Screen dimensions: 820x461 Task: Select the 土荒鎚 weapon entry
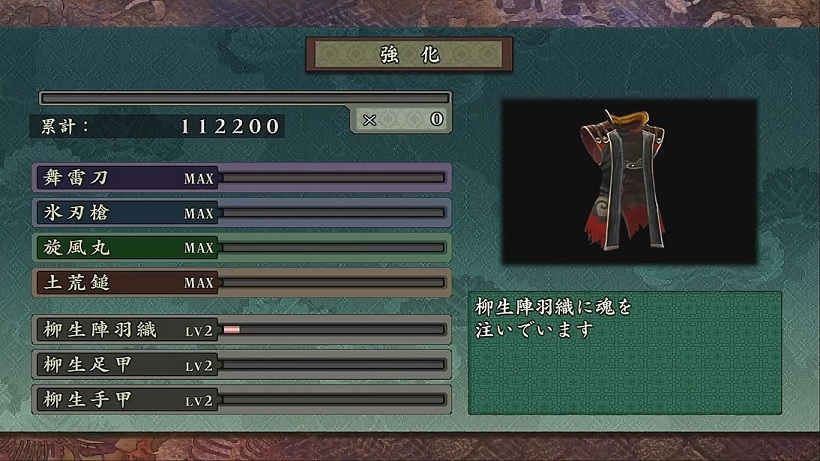242,282
